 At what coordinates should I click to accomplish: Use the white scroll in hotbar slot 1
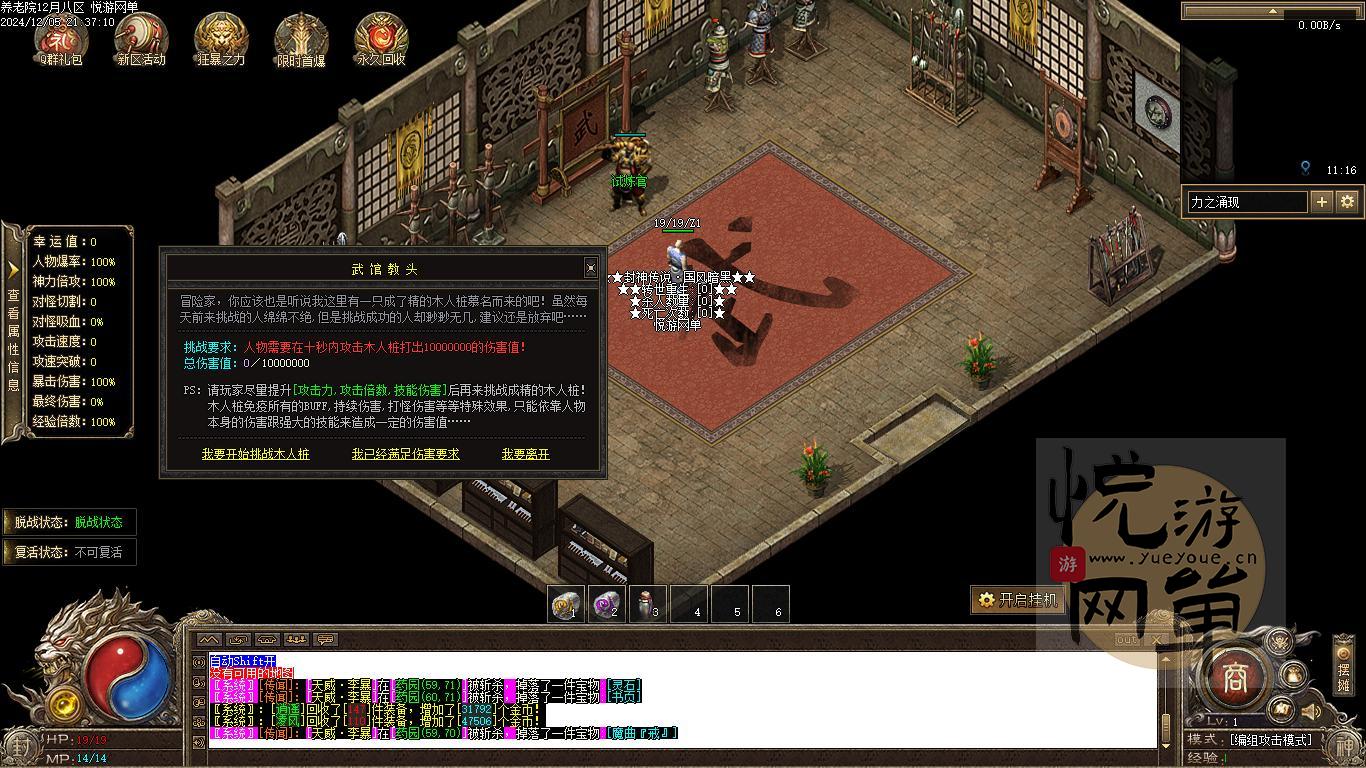click(566, 604)
